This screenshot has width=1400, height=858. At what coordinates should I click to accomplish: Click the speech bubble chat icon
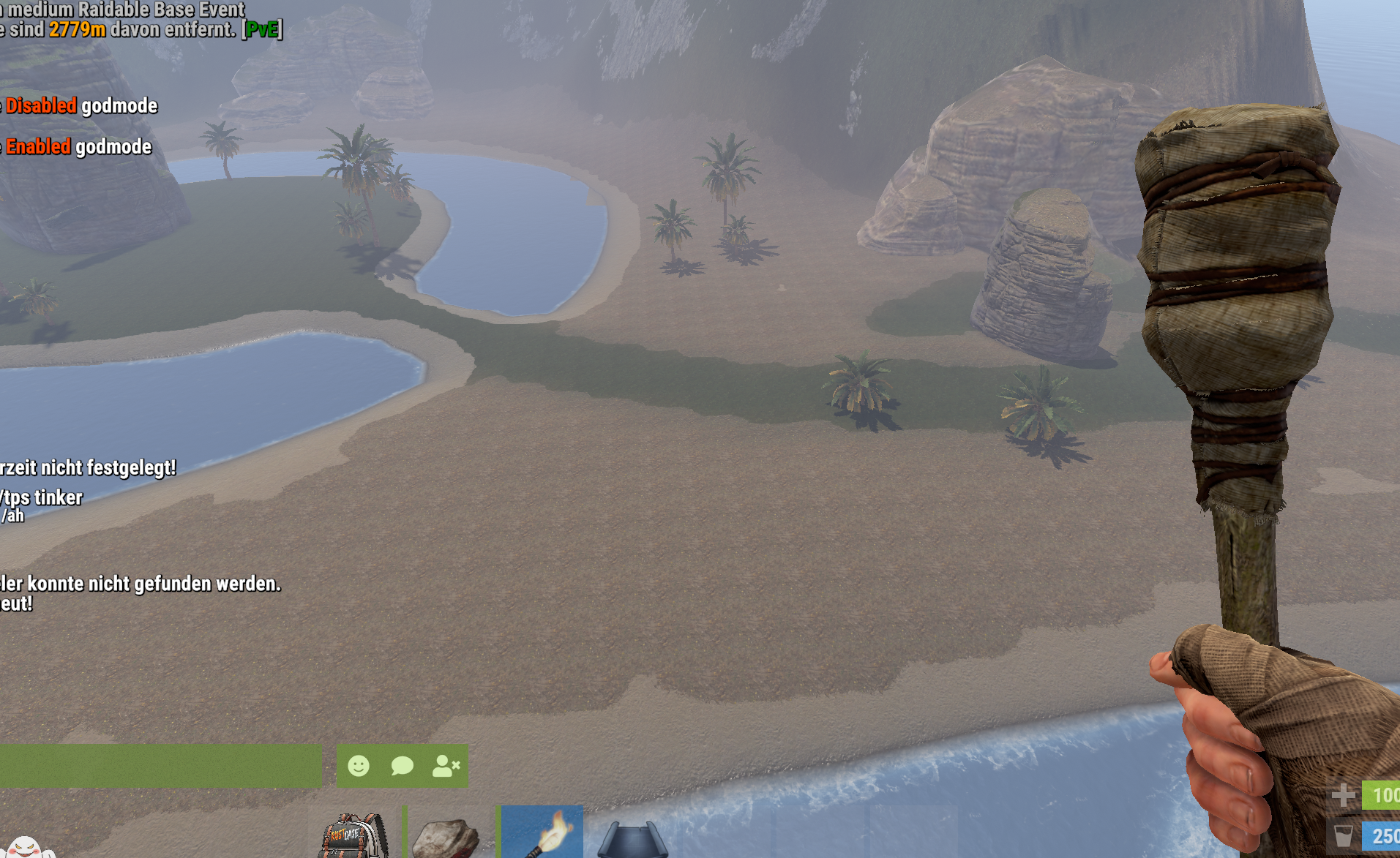point(402,766)
